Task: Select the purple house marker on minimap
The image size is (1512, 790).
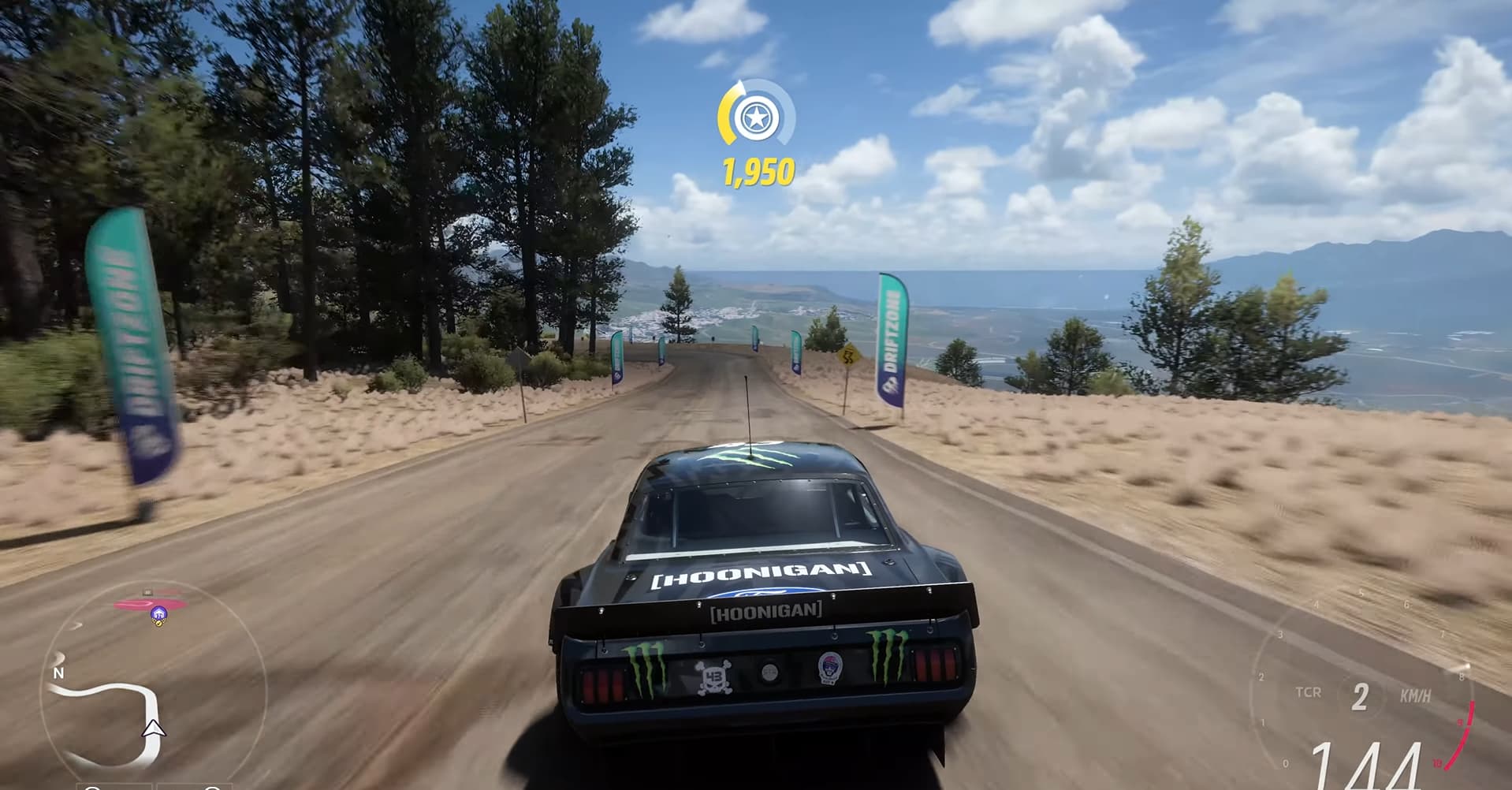Action: (158, 614)
